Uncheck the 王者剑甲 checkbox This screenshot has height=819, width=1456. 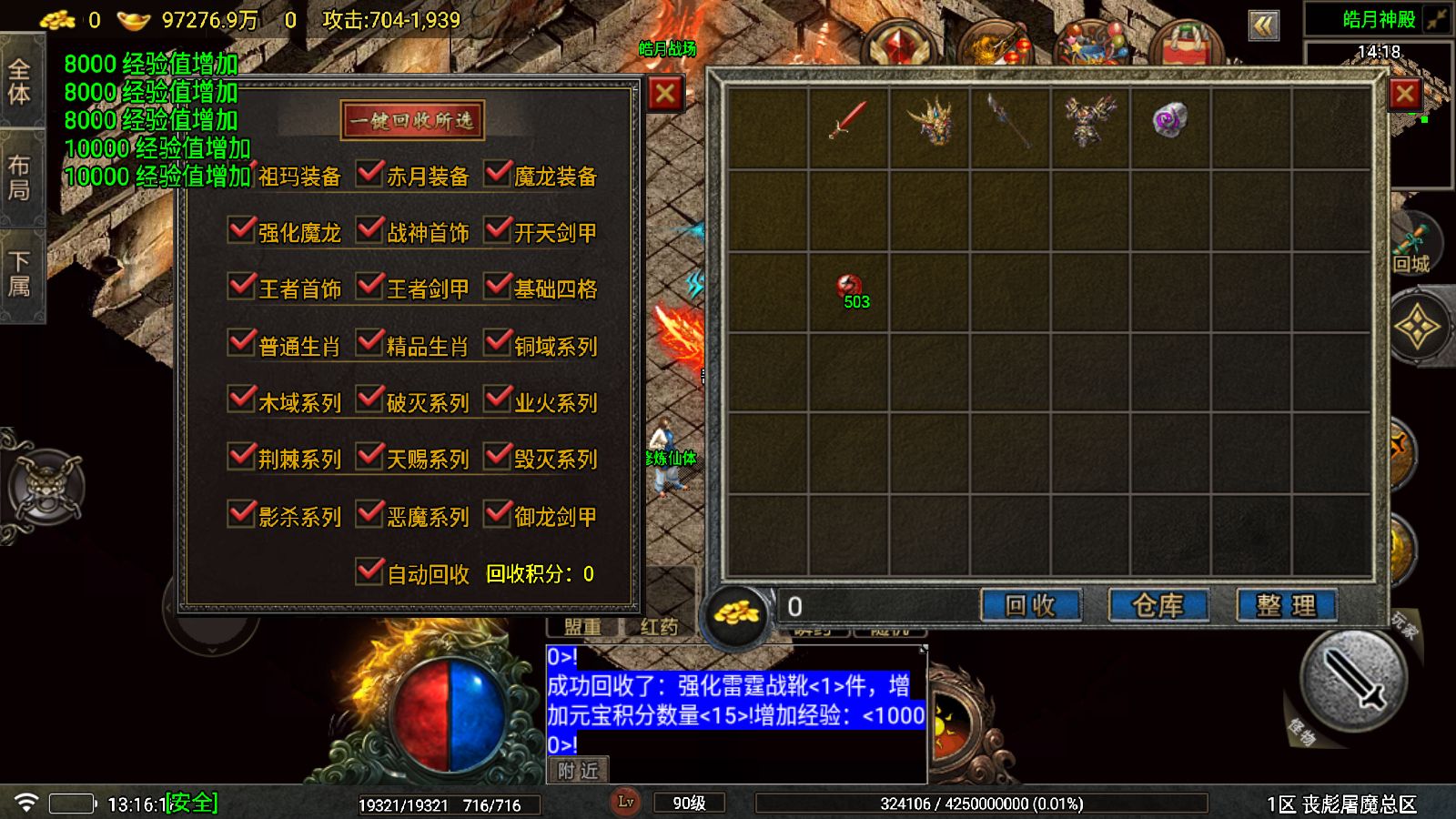point(370,287)
